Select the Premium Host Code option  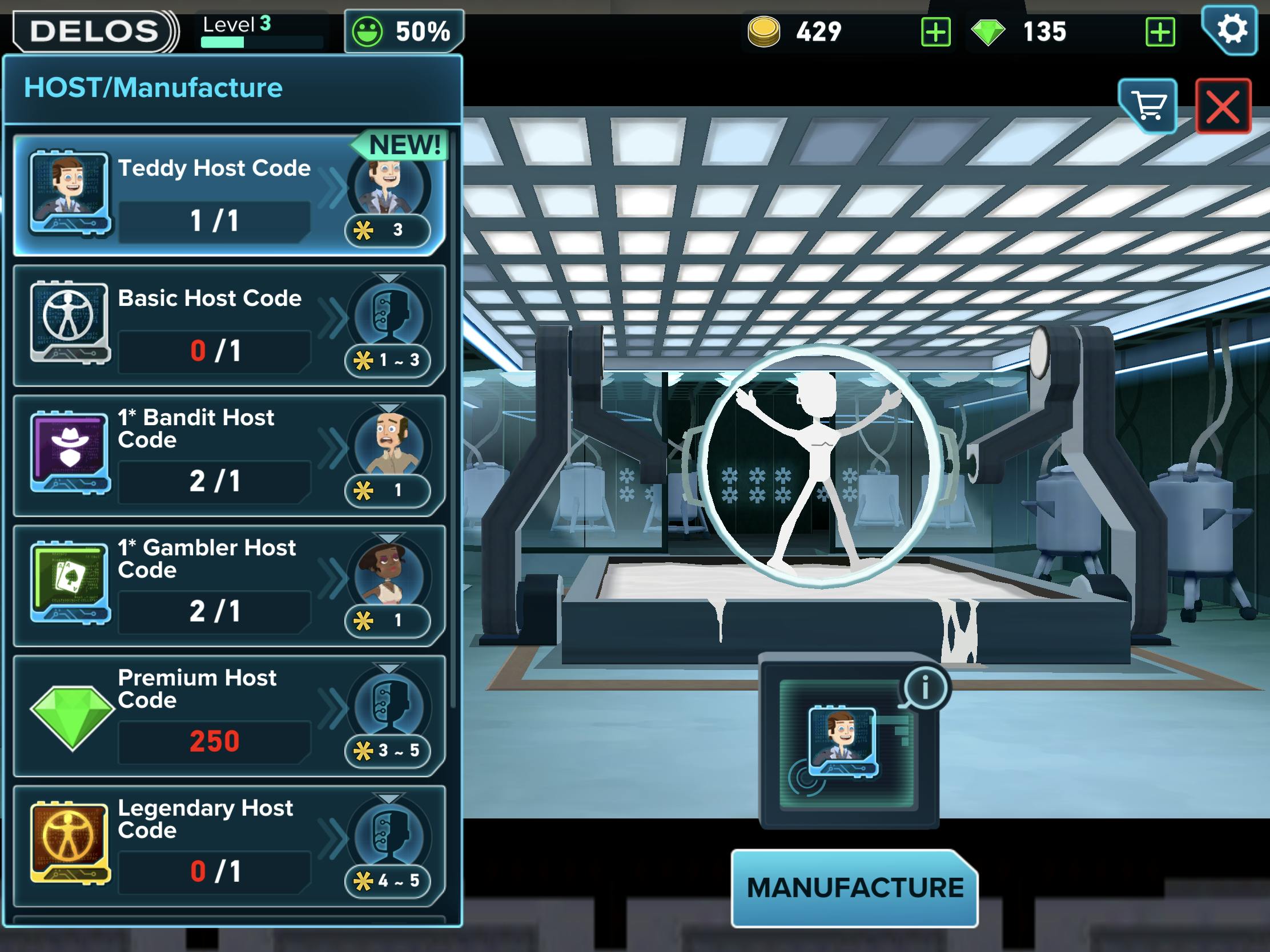pos(228,716)
